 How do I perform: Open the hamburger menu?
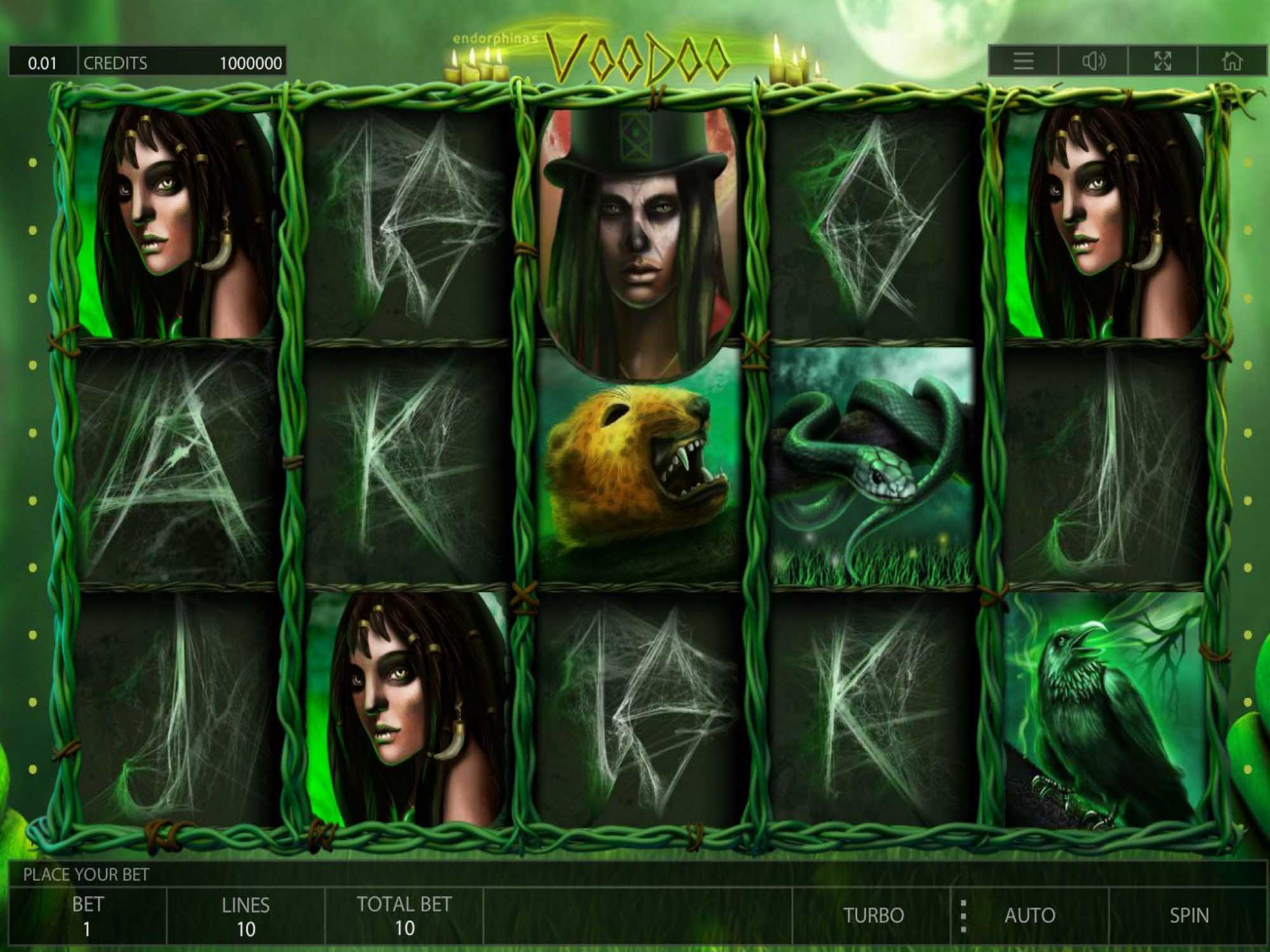click(1024, 62)
